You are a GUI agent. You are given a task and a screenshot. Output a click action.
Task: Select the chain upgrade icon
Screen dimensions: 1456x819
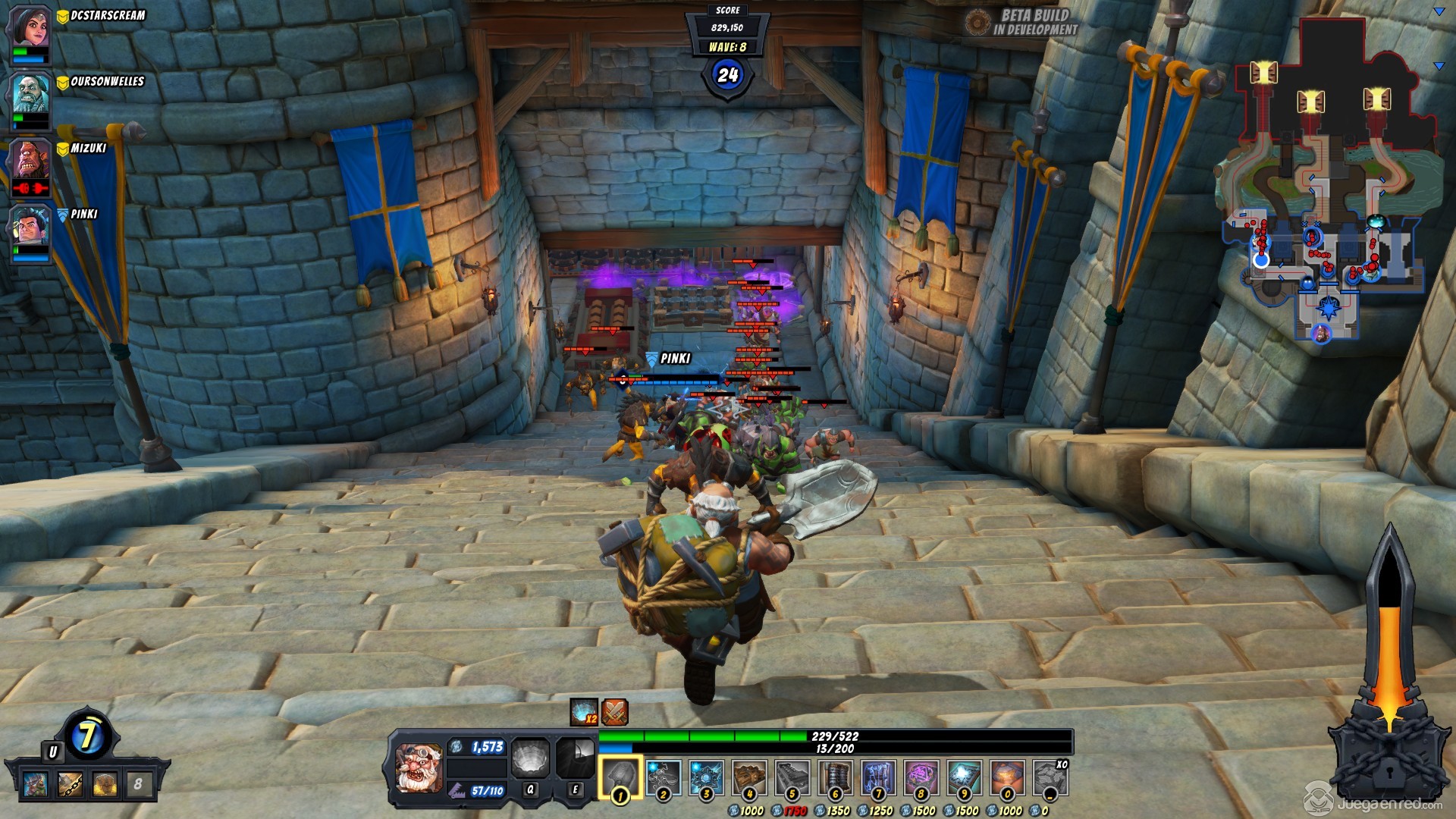pos(71,784)
